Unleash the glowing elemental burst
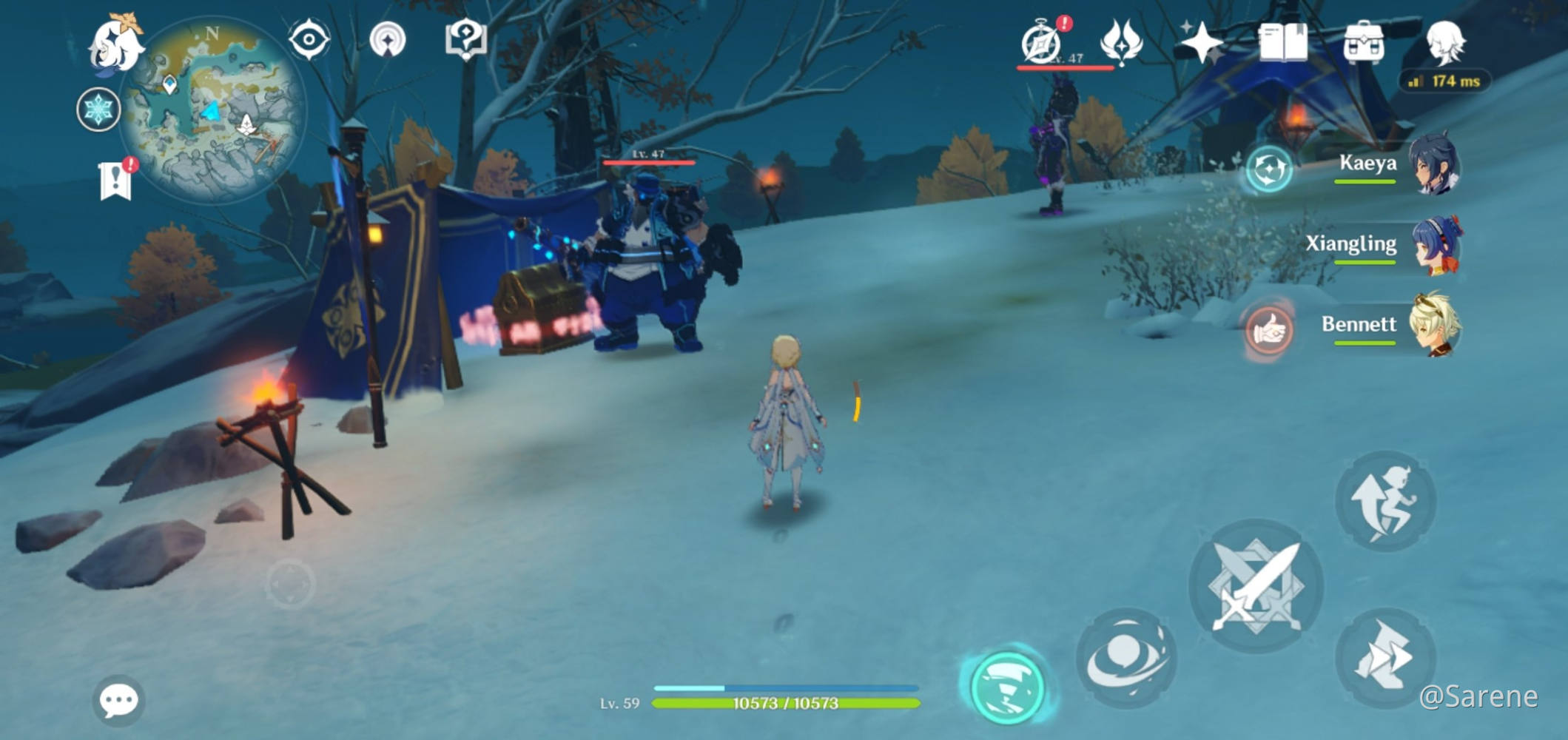 [1007, 688]
